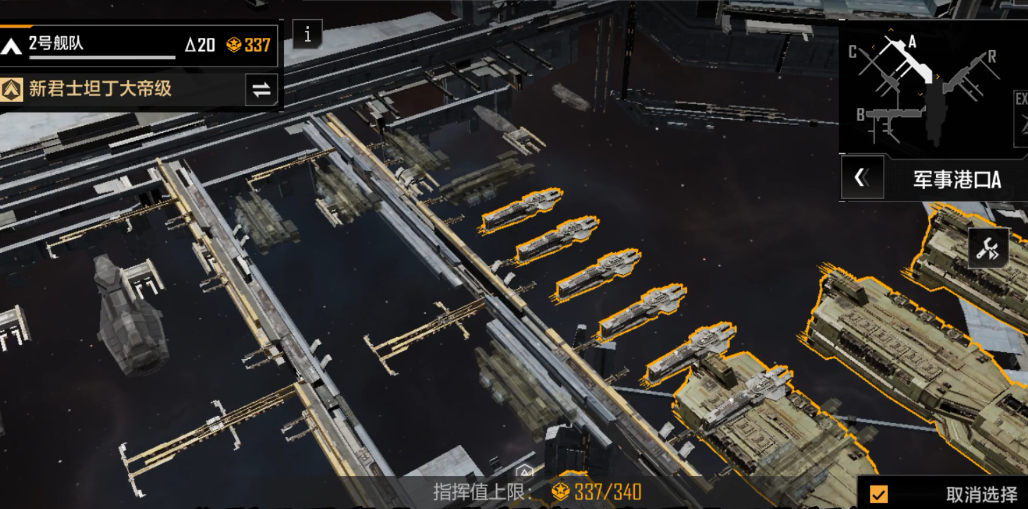Collapse the panel with the double-chevron arrow
This screenshot has width=1028, height=509.
861,179
